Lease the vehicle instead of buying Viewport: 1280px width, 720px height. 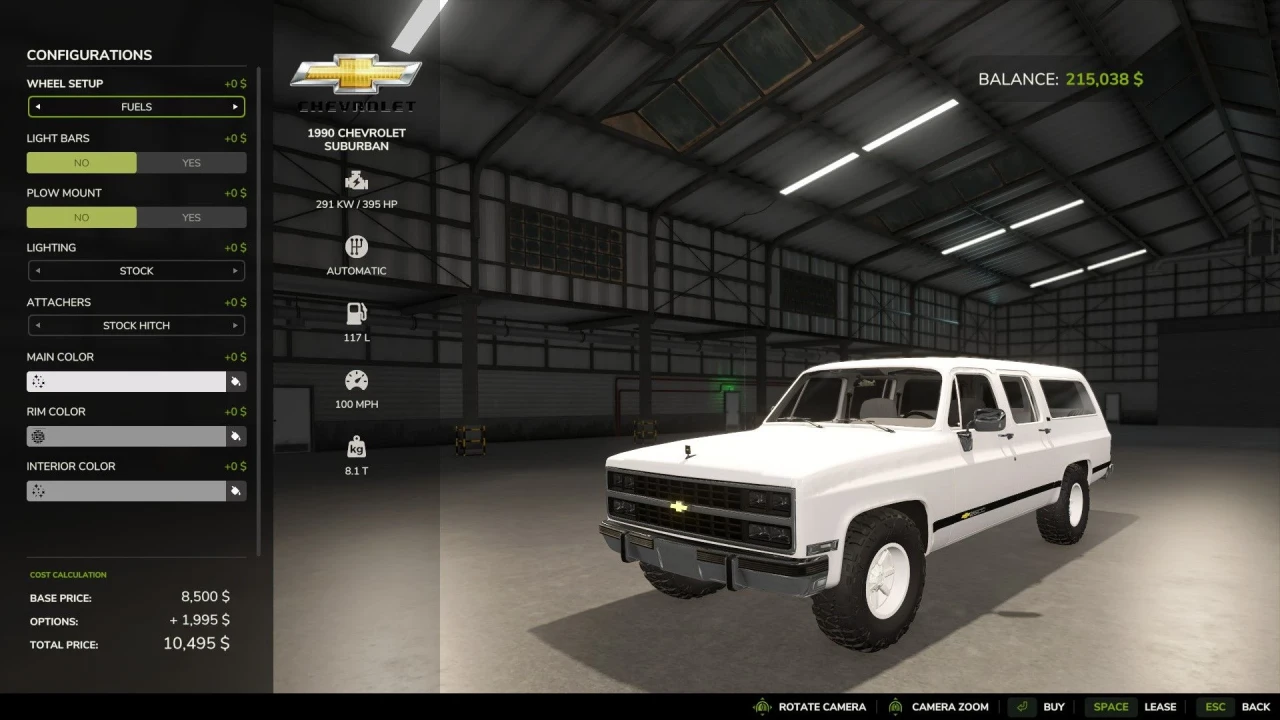click(1160, 706)
